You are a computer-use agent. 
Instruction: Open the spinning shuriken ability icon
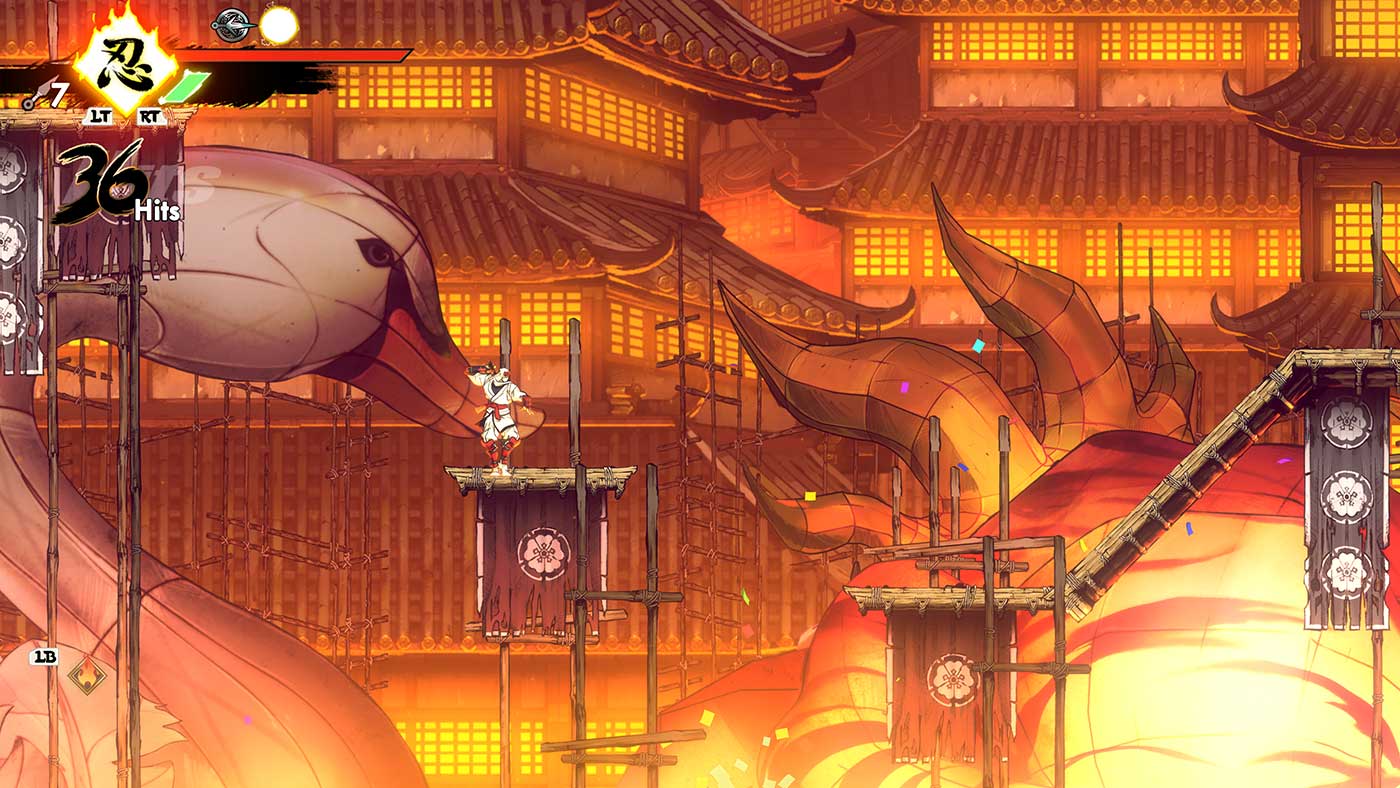tap(230, 26)
